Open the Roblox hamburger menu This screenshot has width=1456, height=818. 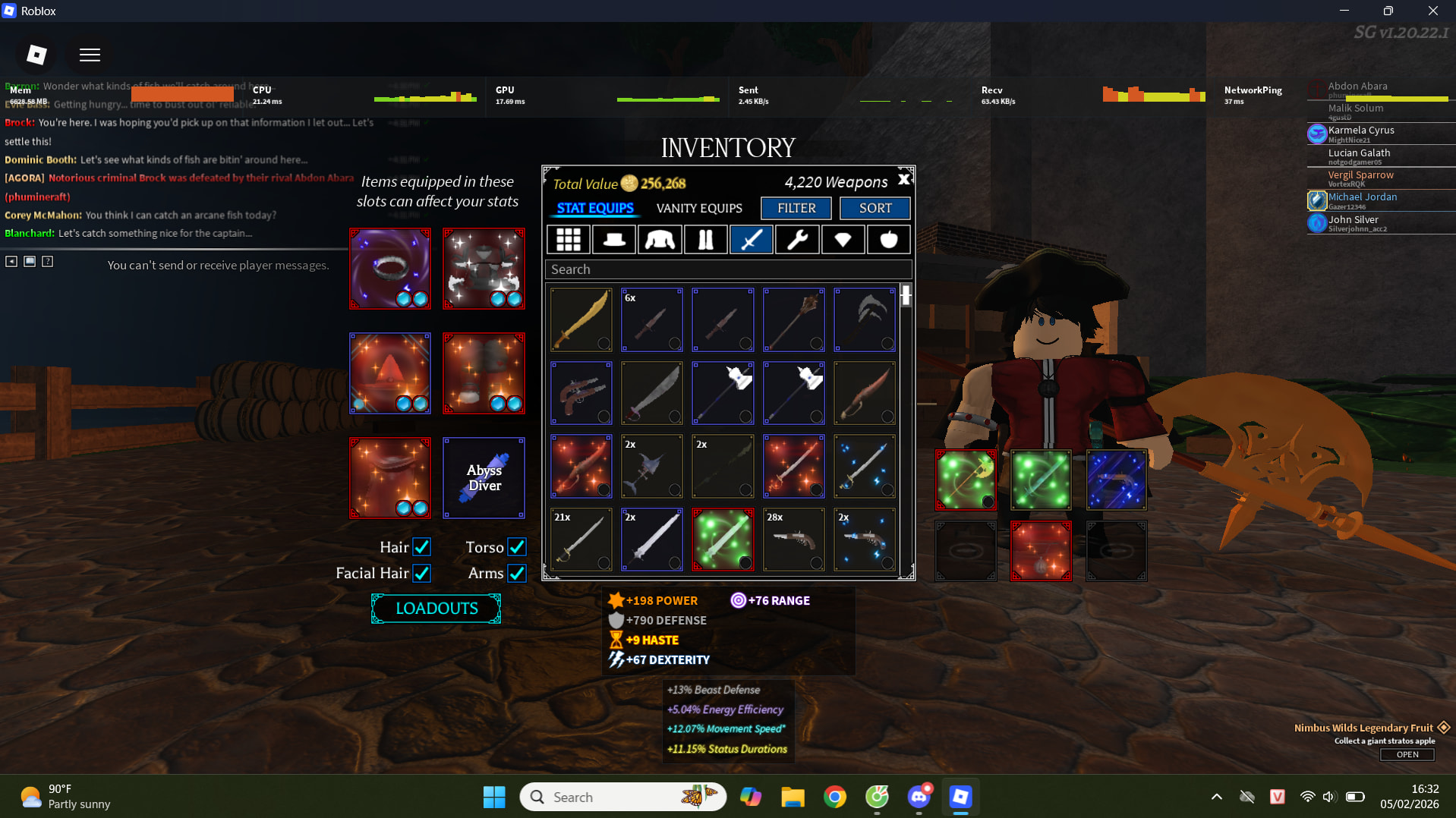(x=90, y=55)
